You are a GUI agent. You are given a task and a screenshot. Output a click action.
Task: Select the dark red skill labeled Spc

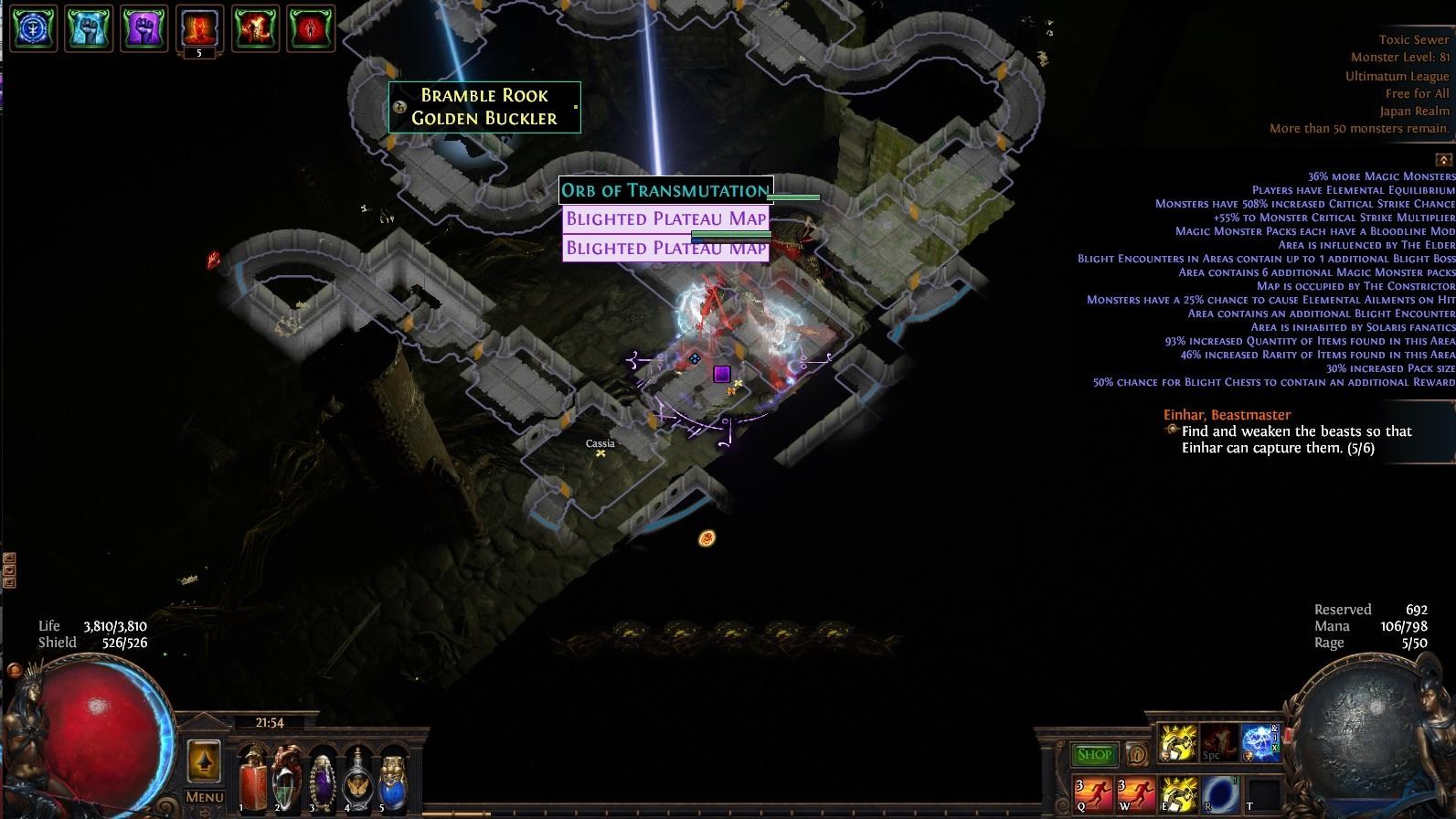pos(1219,743)
